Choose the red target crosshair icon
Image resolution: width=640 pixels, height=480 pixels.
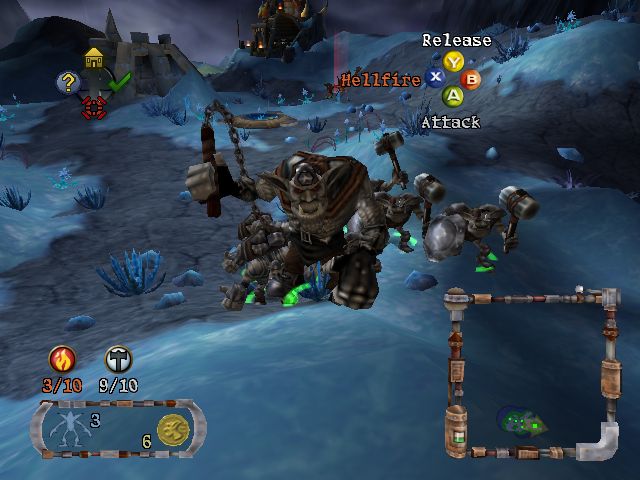click(94, 104)
